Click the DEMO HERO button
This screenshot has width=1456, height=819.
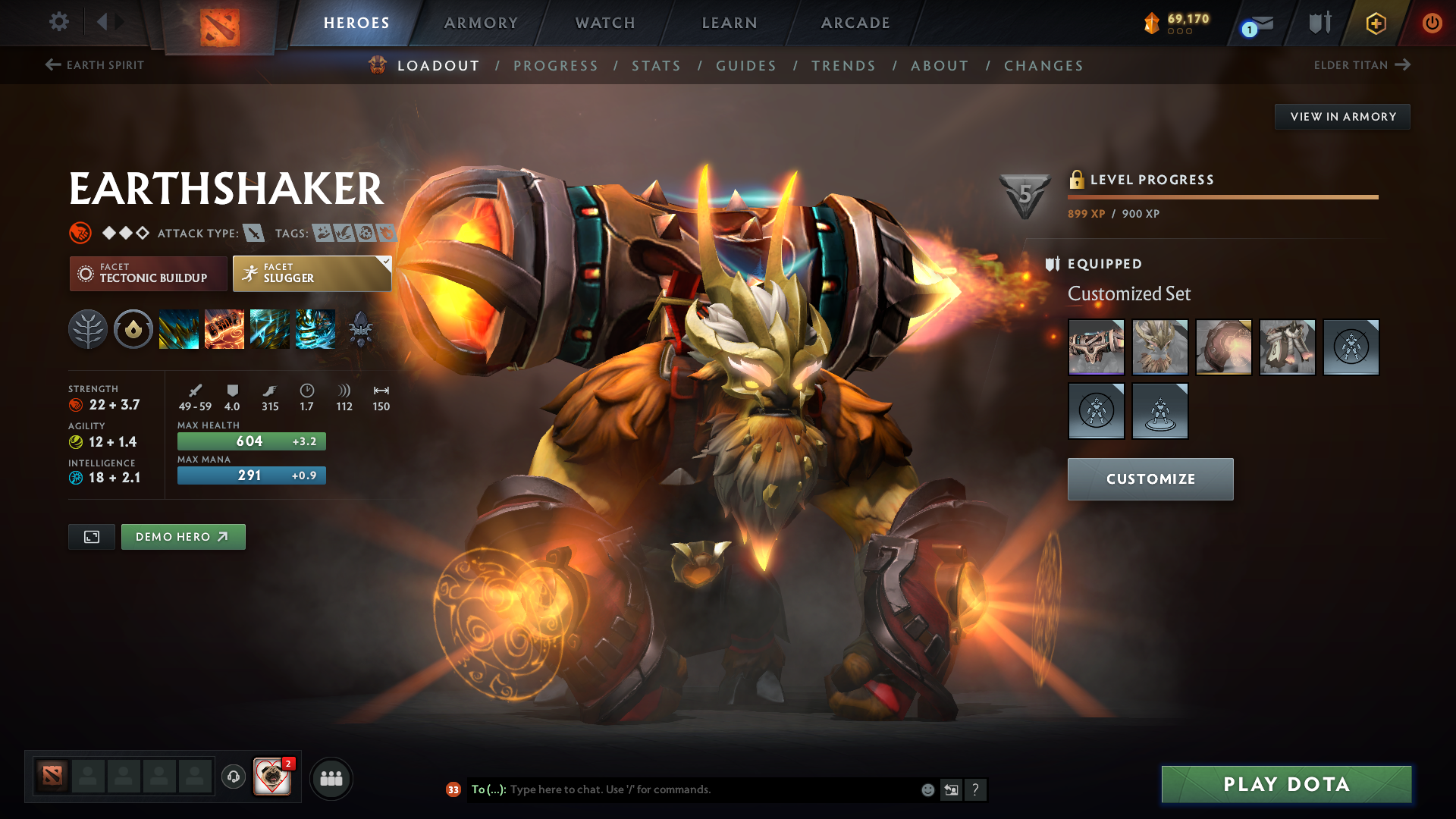pyautogui.click(x=183, y=536)
